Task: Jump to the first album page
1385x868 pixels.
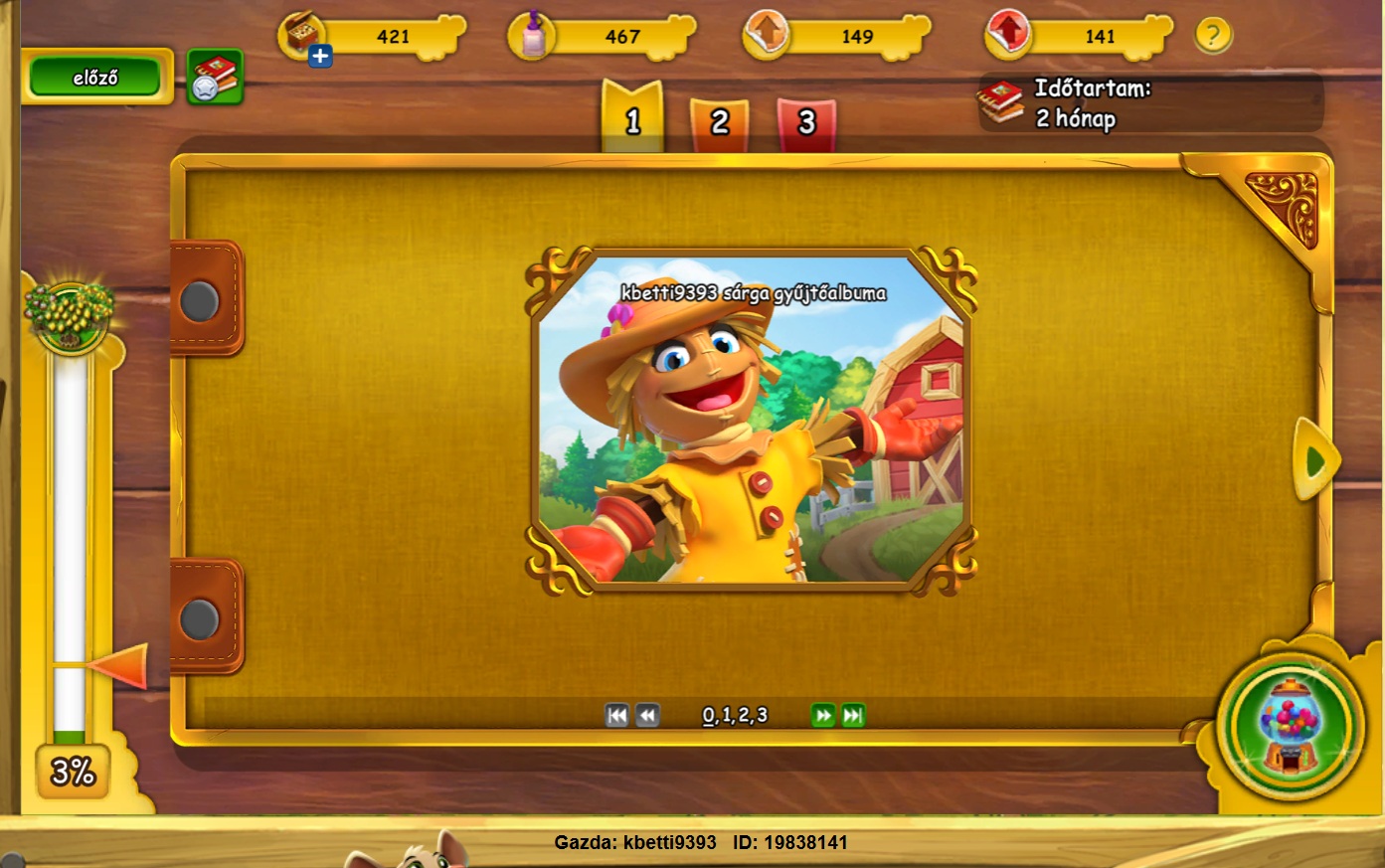Action: click(616, 715)
